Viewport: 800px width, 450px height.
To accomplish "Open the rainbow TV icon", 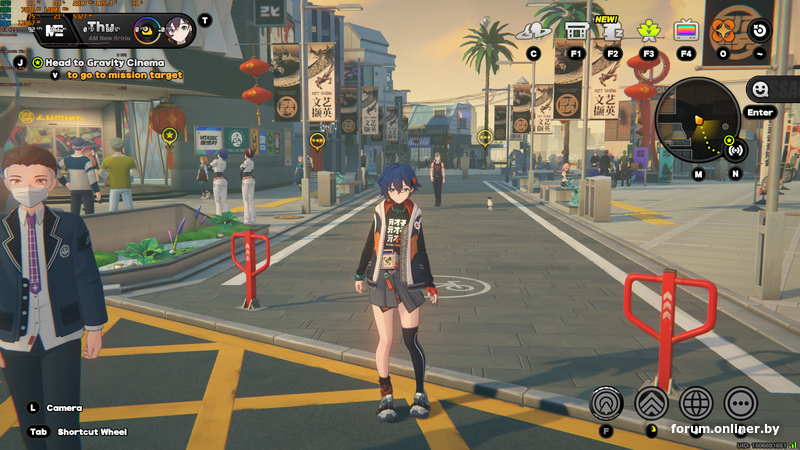I will coord(686,30).
